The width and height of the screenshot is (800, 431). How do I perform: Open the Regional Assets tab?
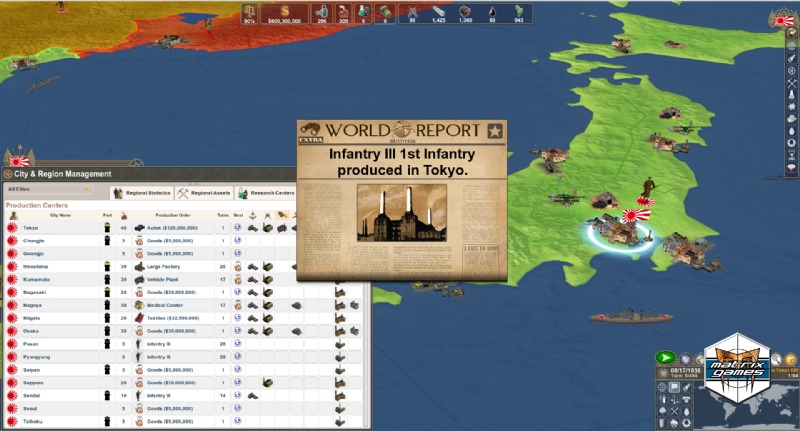(209, 193)
